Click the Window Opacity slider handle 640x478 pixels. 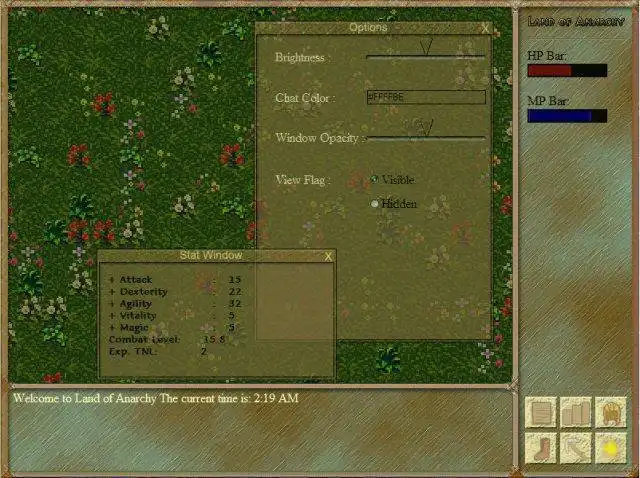[x=426, y=127]
